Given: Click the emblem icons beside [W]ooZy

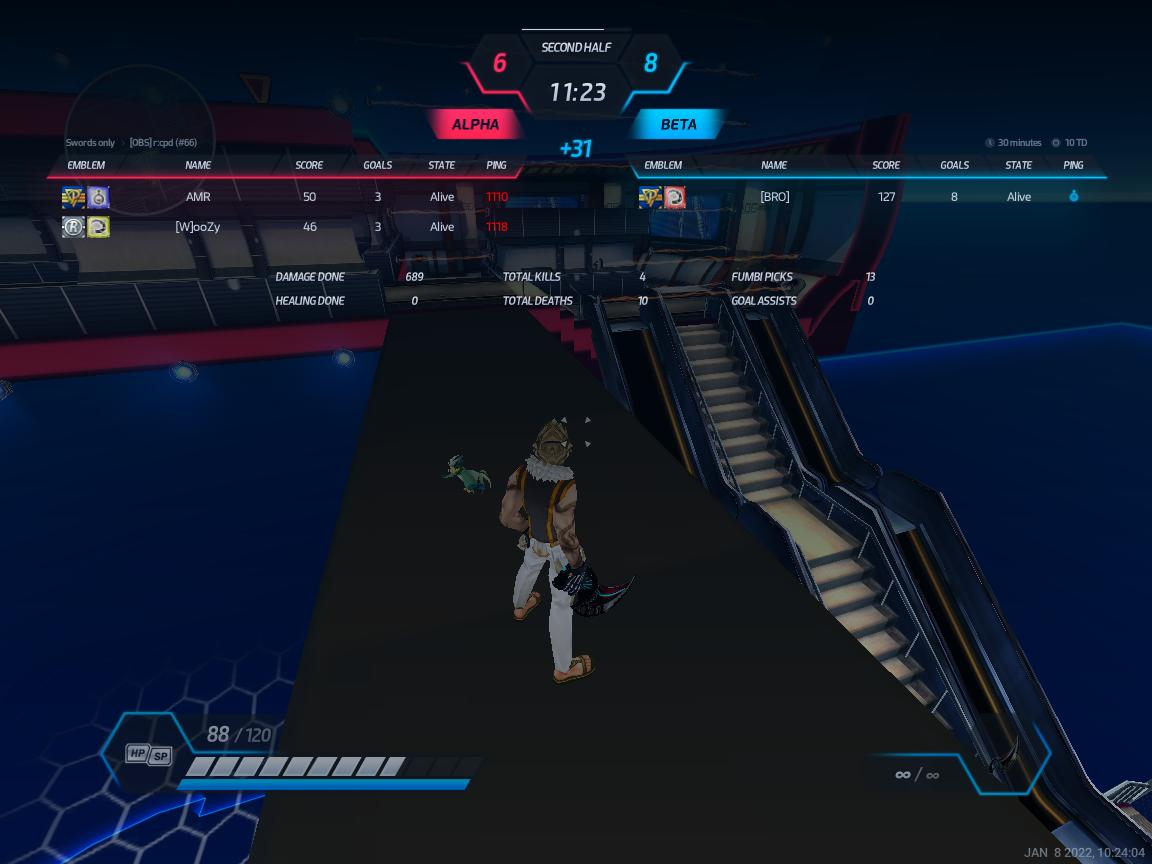Looking at the screenshot, I should coord(86,227).
